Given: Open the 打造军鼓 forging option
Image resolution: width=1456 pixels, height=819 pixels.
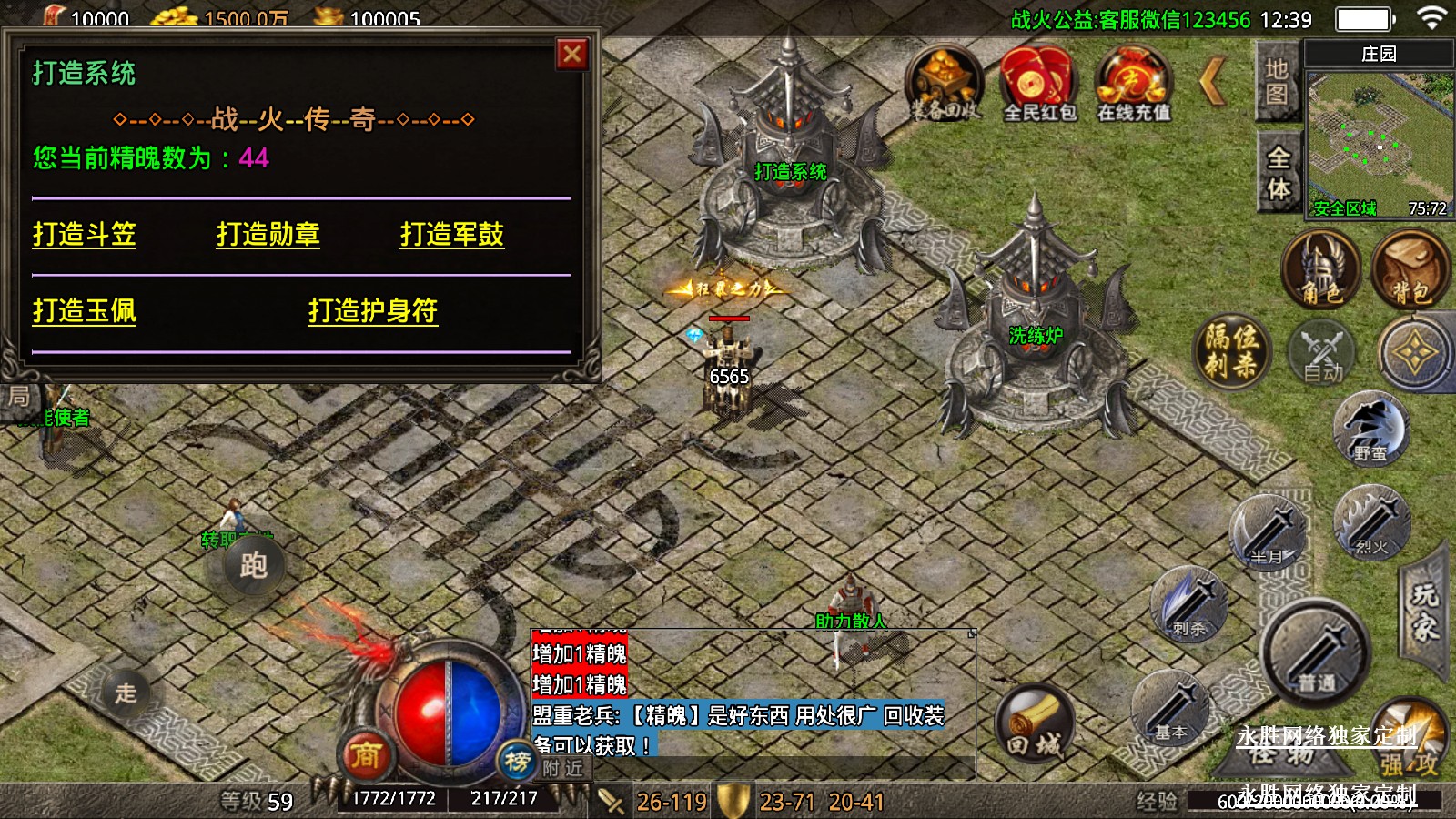Looking at the screenshot, I should point(452,234).
